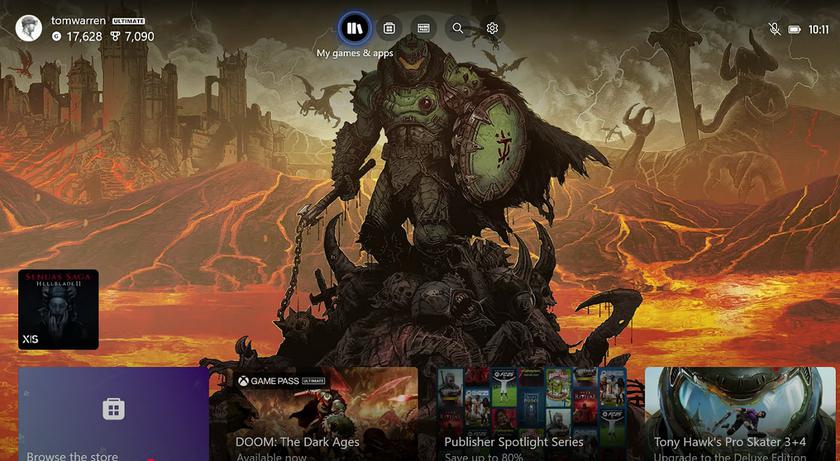This screenshot has width=840, height=461.
Task: Open the Publisher Spotlight Series sale tile
Action: click(531, 414)
